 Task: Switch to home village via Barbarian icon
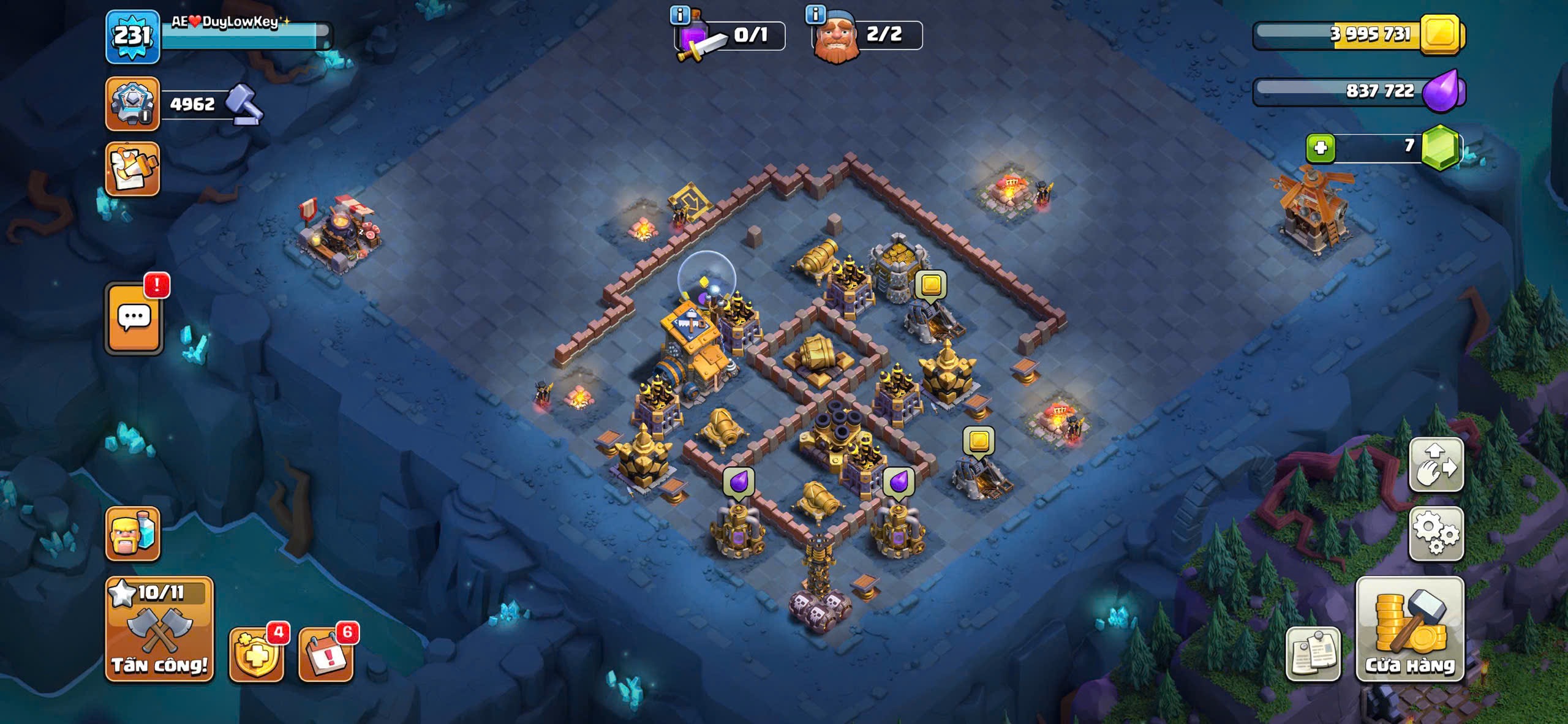[x=132, y=534]
